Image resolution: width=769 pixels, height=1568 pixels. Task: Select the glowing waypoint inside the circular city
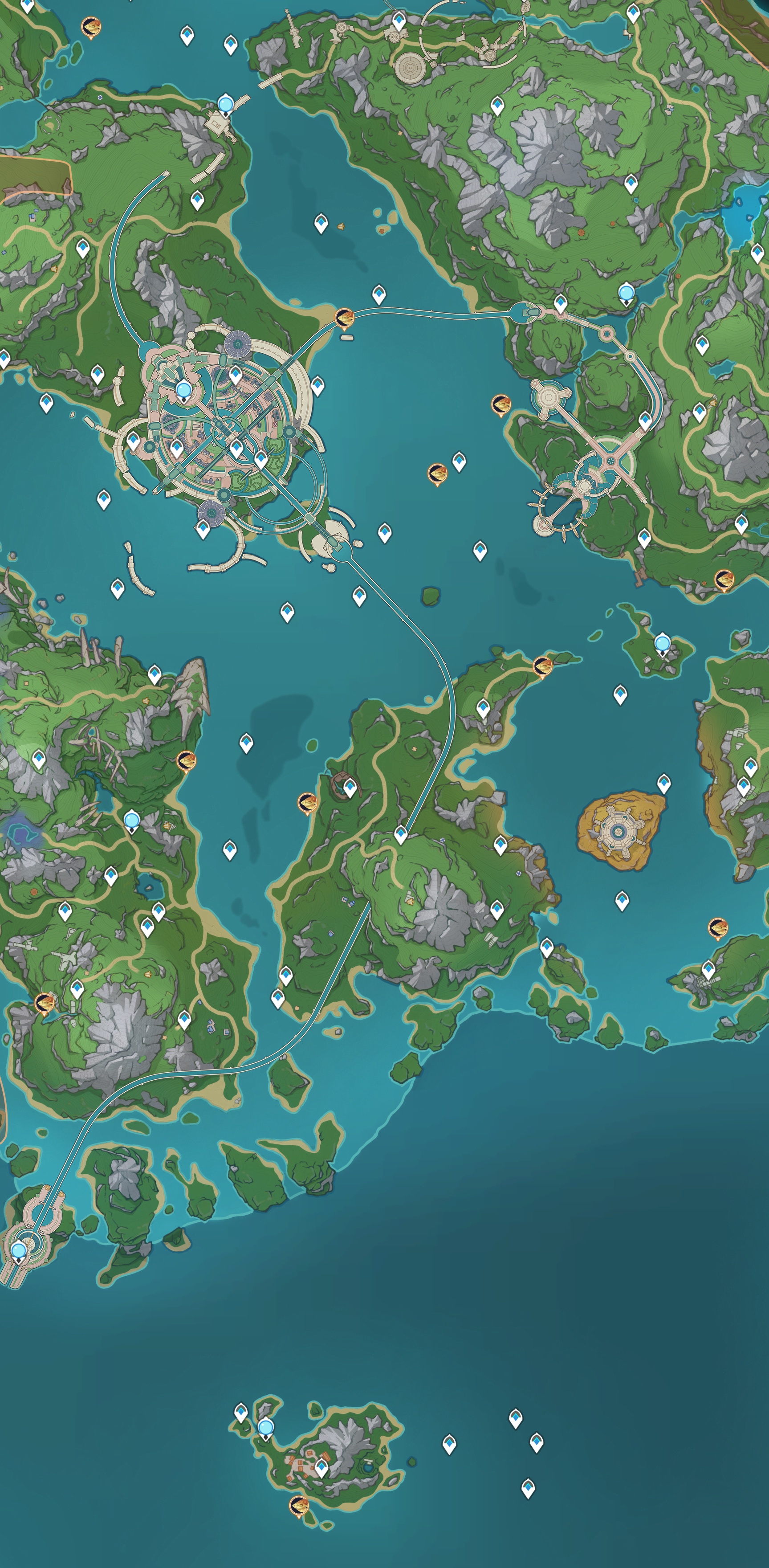[183, 389]
